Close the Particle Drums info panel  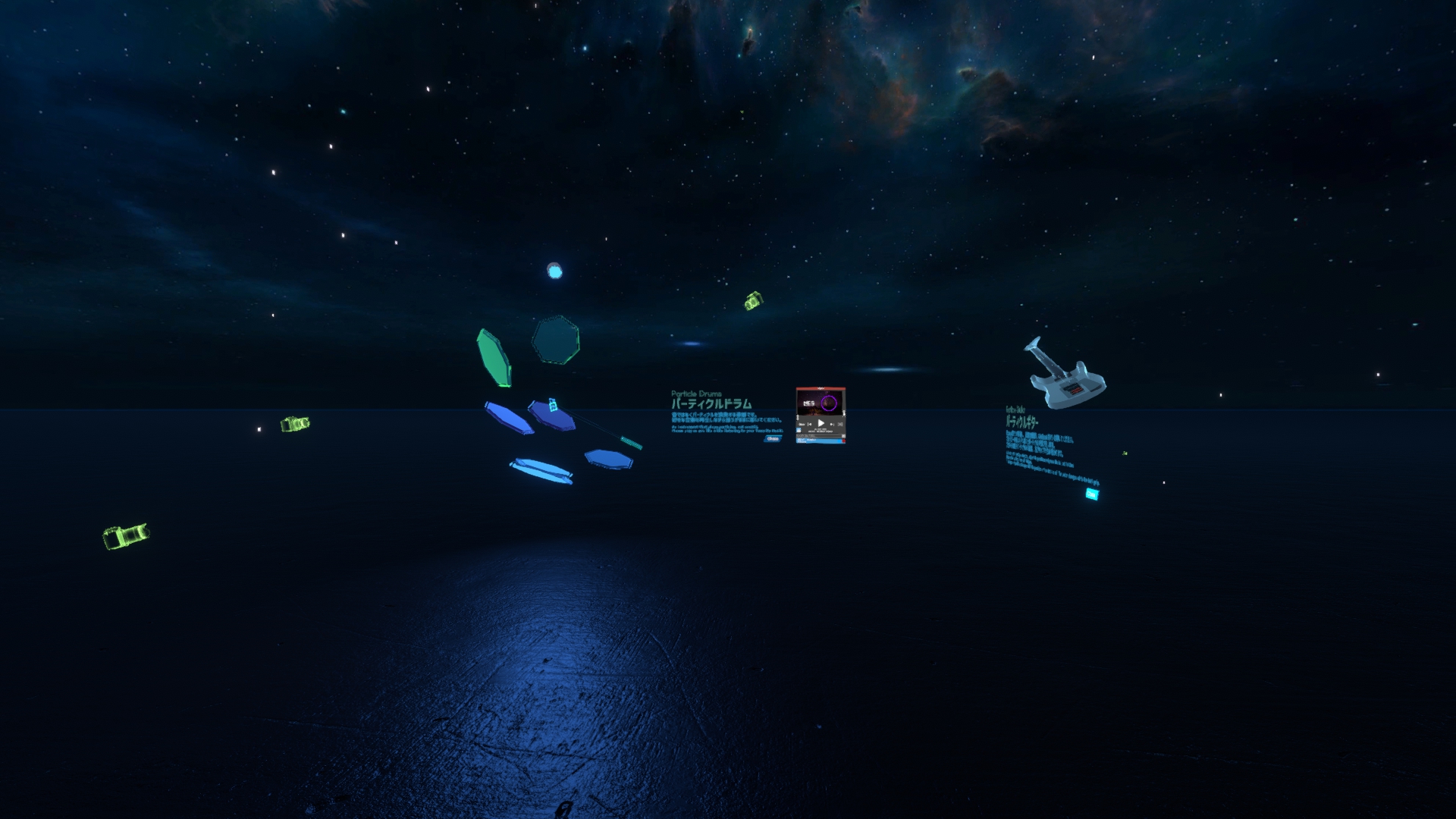tap(772, 438)
